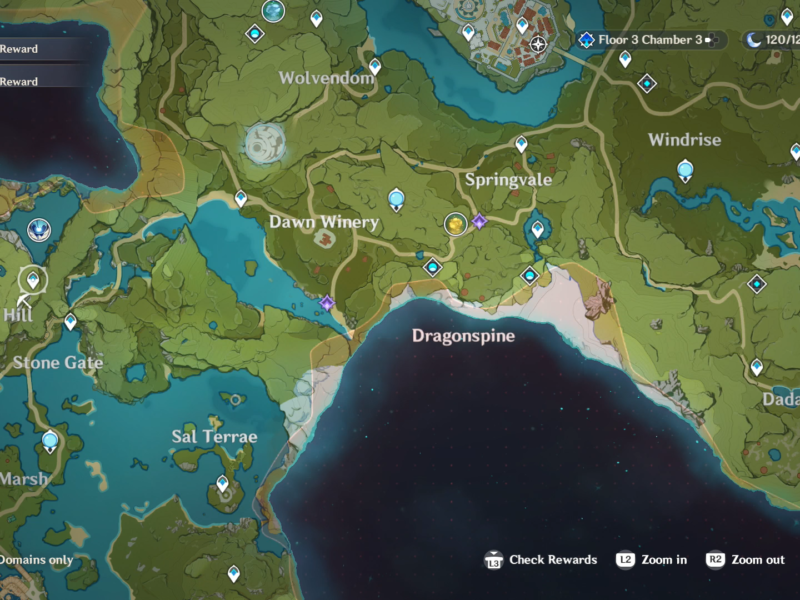Pick the domain marker northwest of the Windrise label
This screenshot has height=600, width=800.
pyautogui.click(x=647, y=83)
